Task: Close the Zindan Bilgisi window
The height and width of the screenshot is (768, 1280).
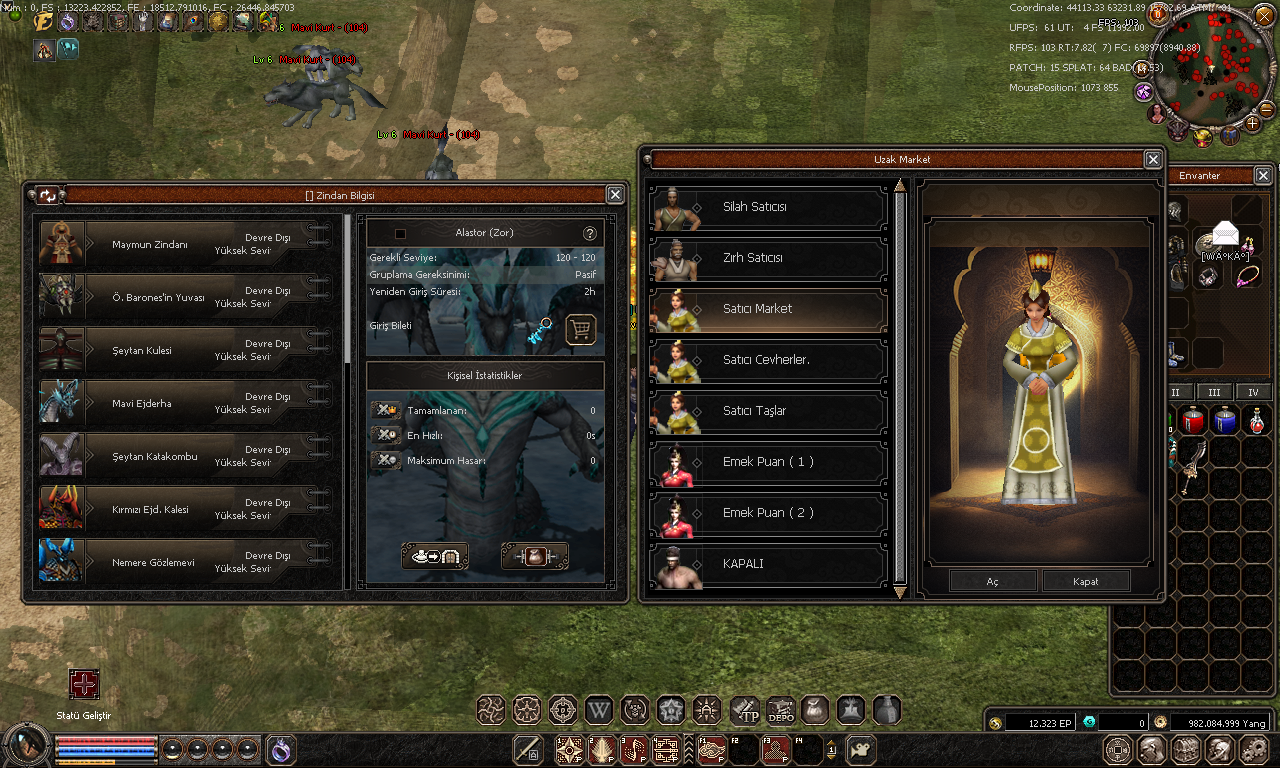Action: point(616,195)
